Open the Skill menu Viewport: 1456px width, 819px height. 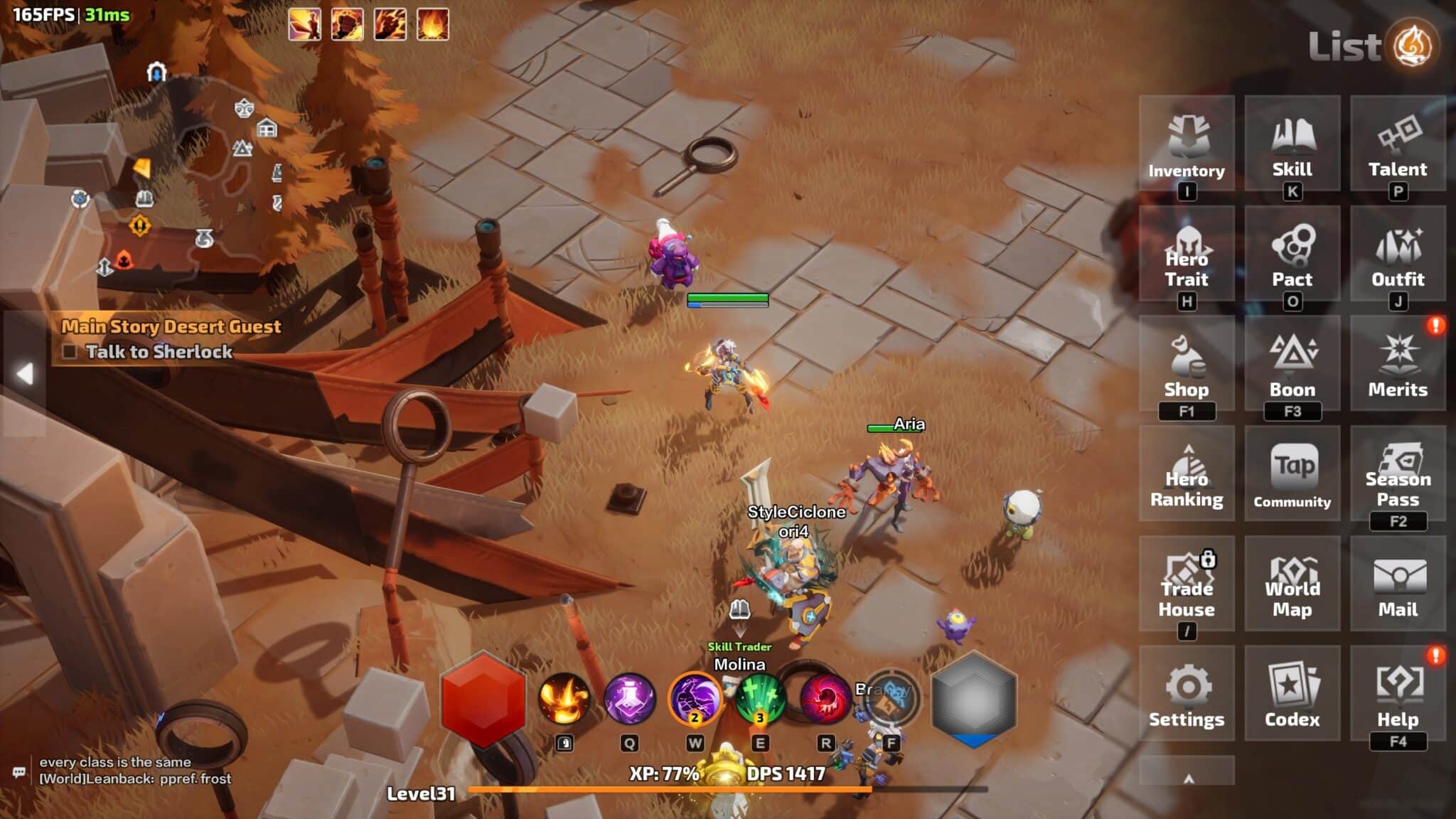pos(1292,144)
